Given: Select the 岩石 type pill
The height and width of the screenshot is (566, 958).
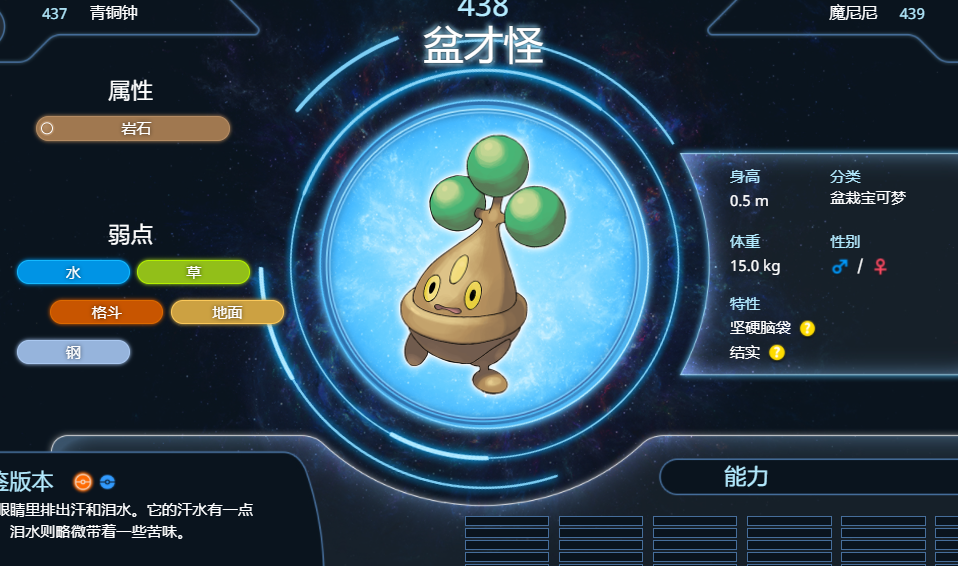Looking at the screenshot, I should point(133,129).
